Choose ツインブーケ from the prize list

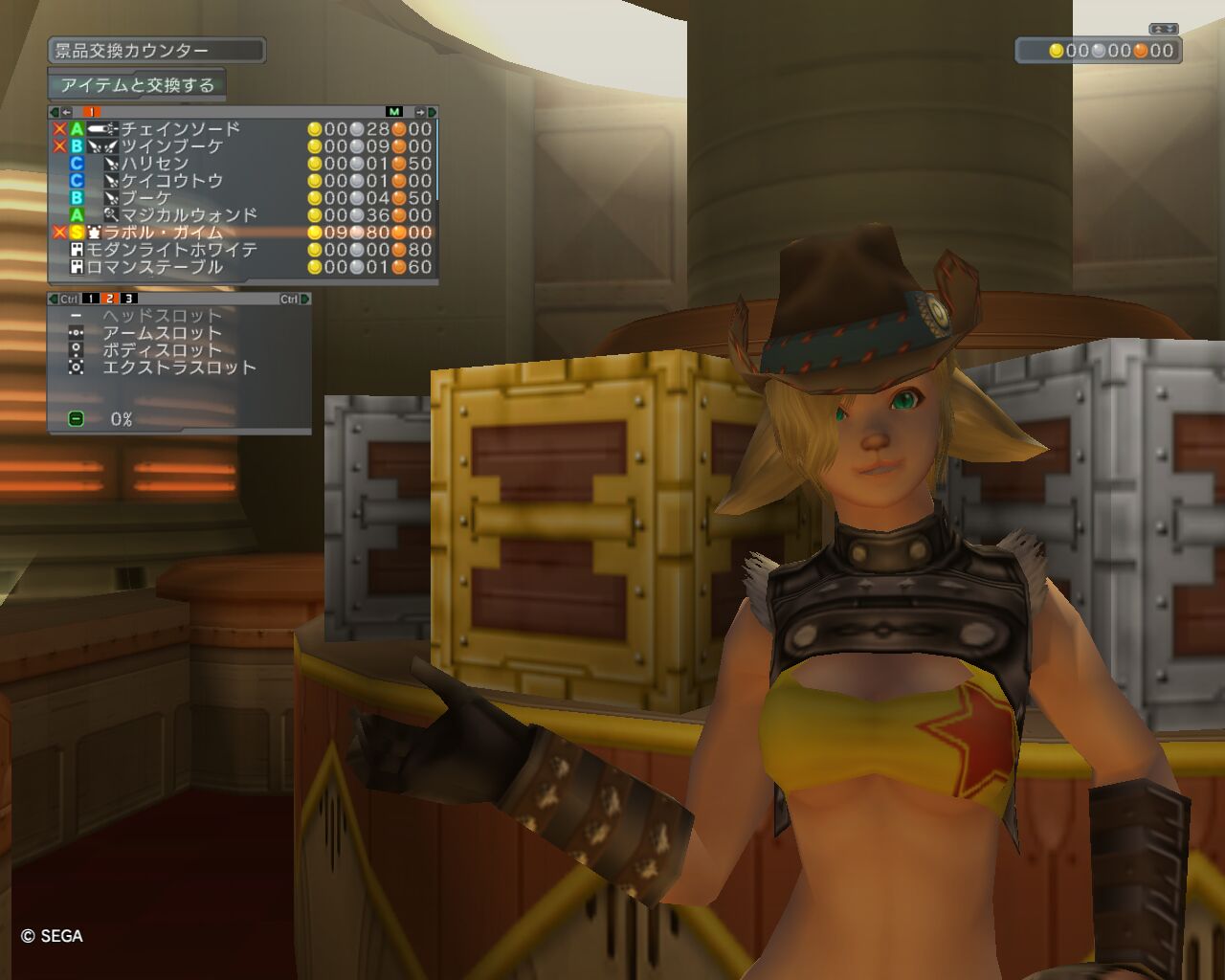(x=171, y=146)
